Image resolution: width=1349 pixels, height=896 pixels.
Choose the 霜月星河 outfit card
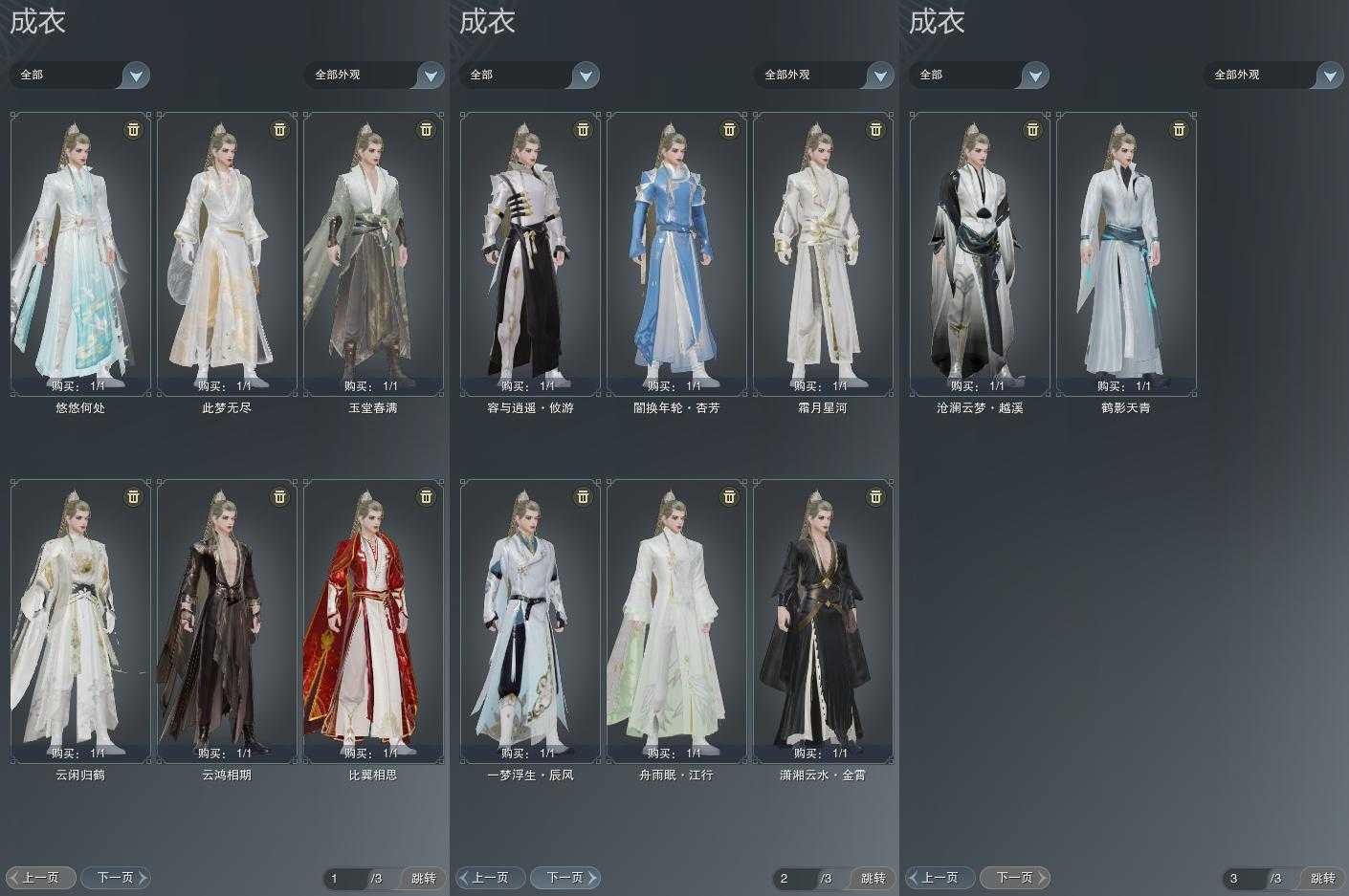coord(823,253)
